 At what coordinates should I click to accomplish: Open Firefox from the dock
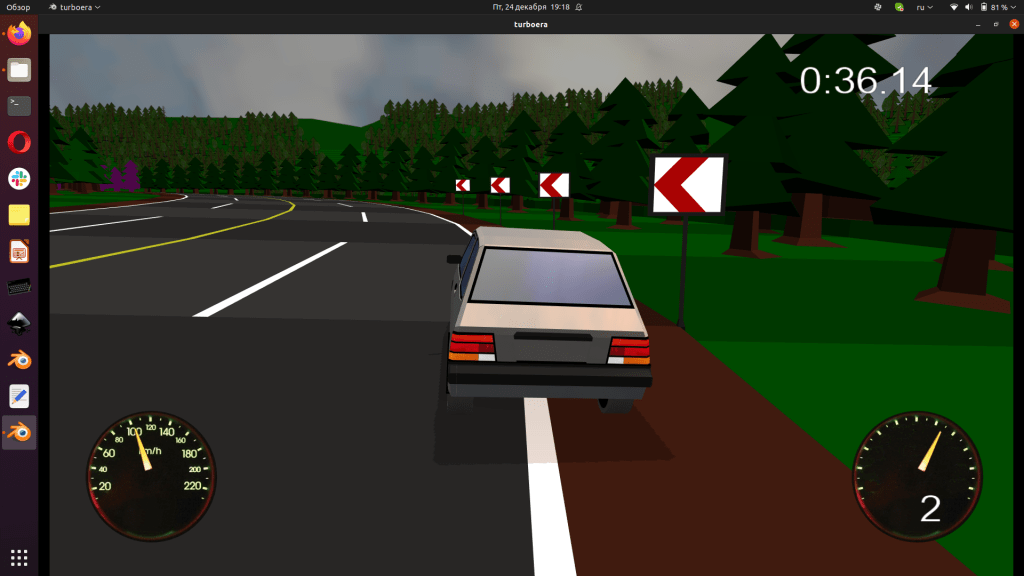pyautogui.click(x=20, y=34)
